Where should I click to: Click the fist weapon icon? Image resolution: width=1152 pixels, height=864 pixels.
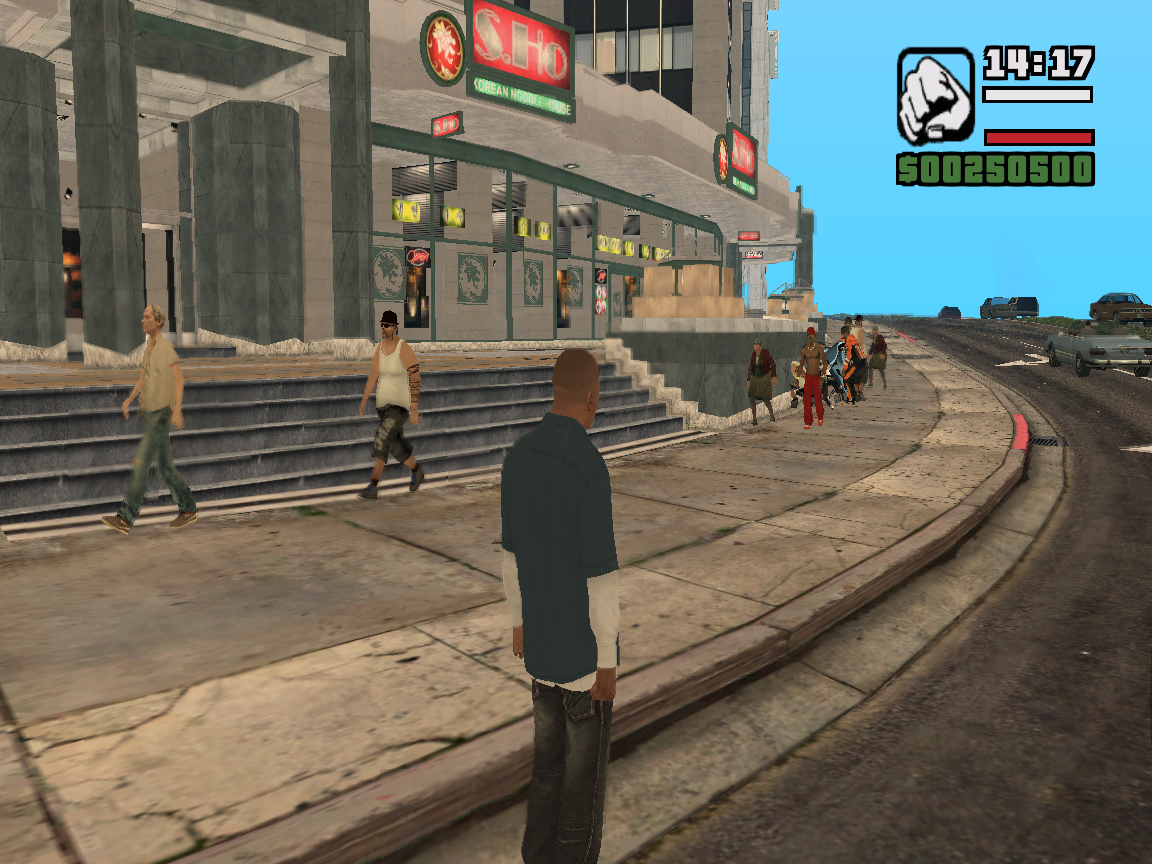click(935, 96)
